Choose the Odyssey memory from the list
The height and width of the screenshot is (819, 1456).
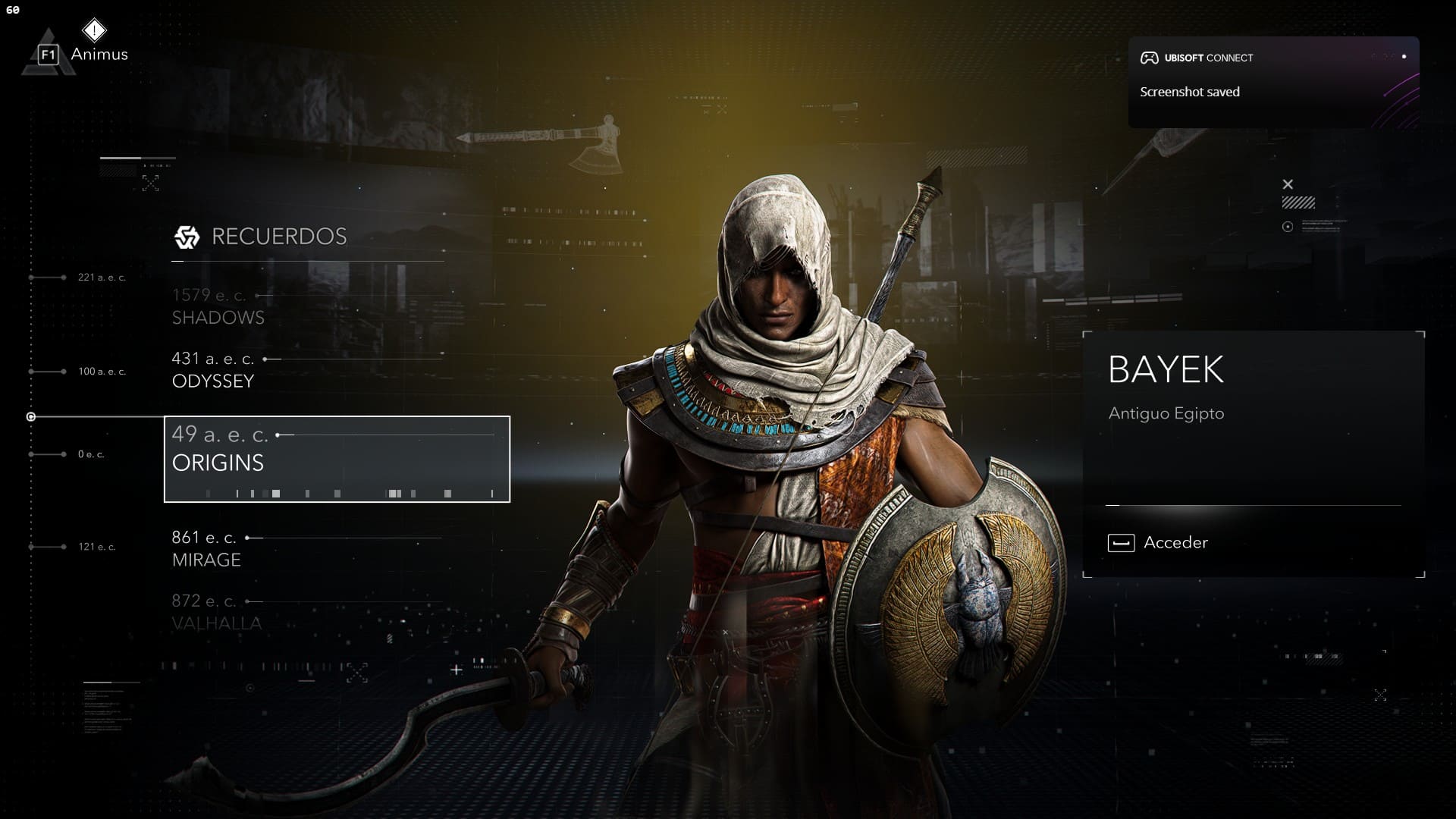click(213, 370)
